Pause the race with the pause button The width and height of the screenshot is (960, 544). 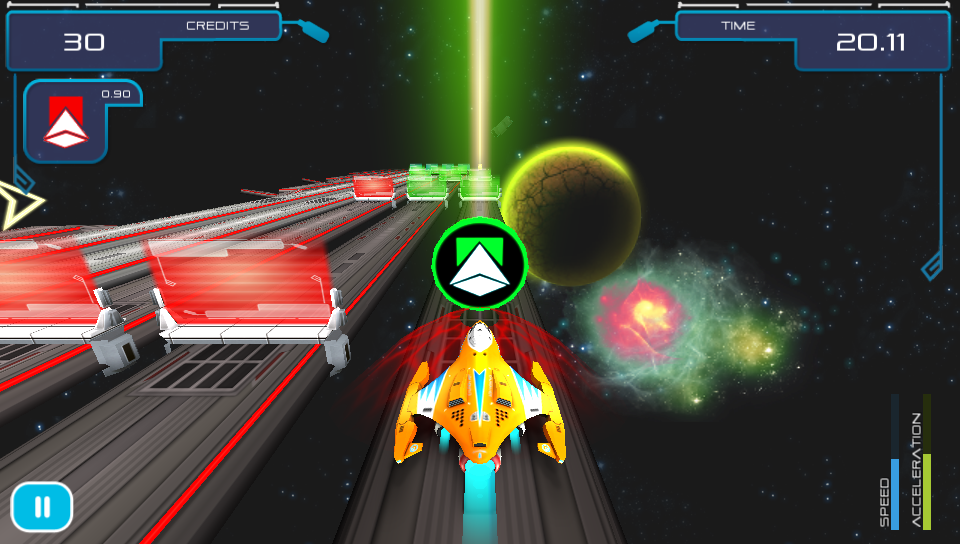click(x=42, y=506)
